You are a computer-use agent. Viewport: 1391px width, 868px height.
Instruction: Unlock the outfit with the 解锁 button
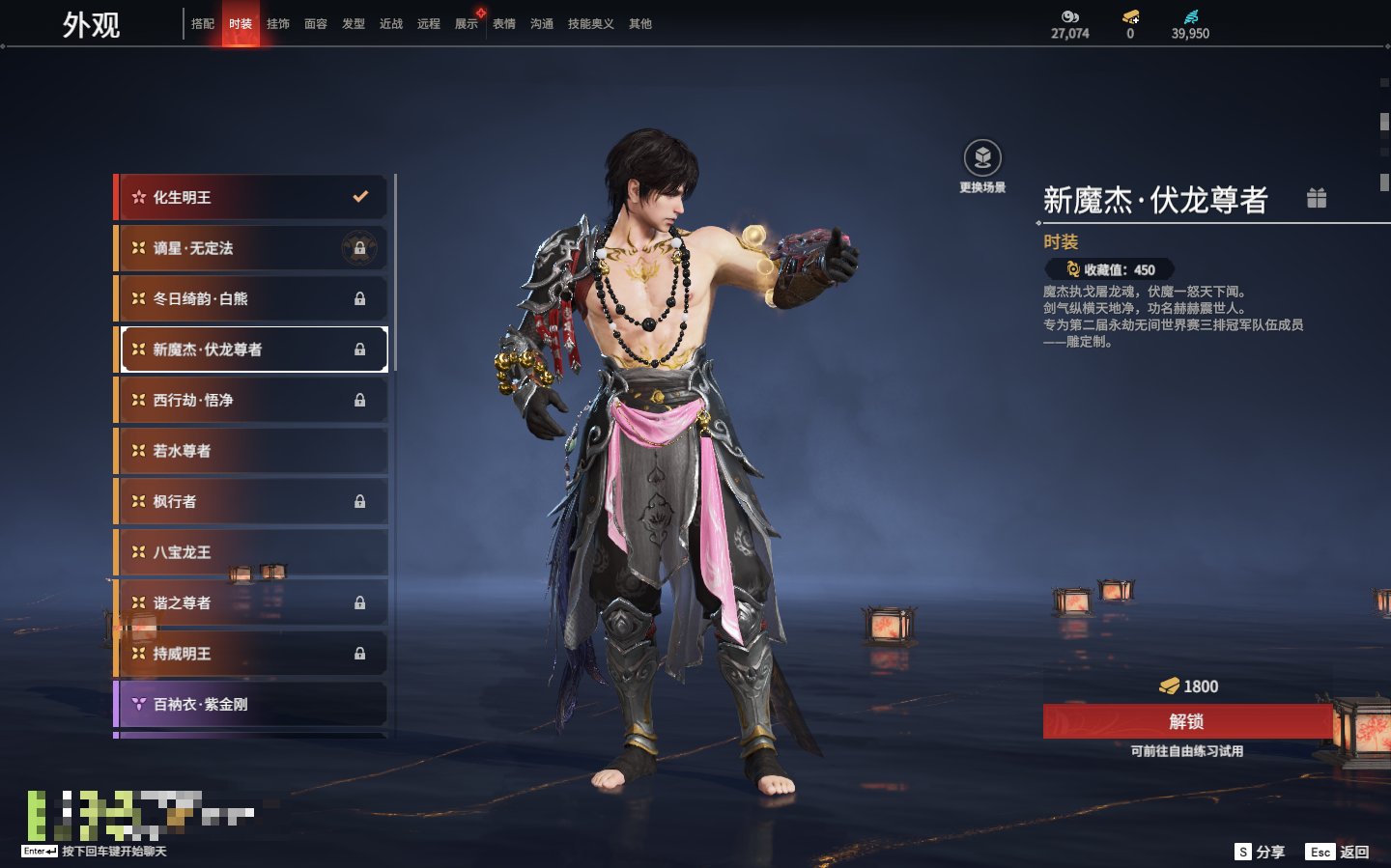(x=1186, y=721)
